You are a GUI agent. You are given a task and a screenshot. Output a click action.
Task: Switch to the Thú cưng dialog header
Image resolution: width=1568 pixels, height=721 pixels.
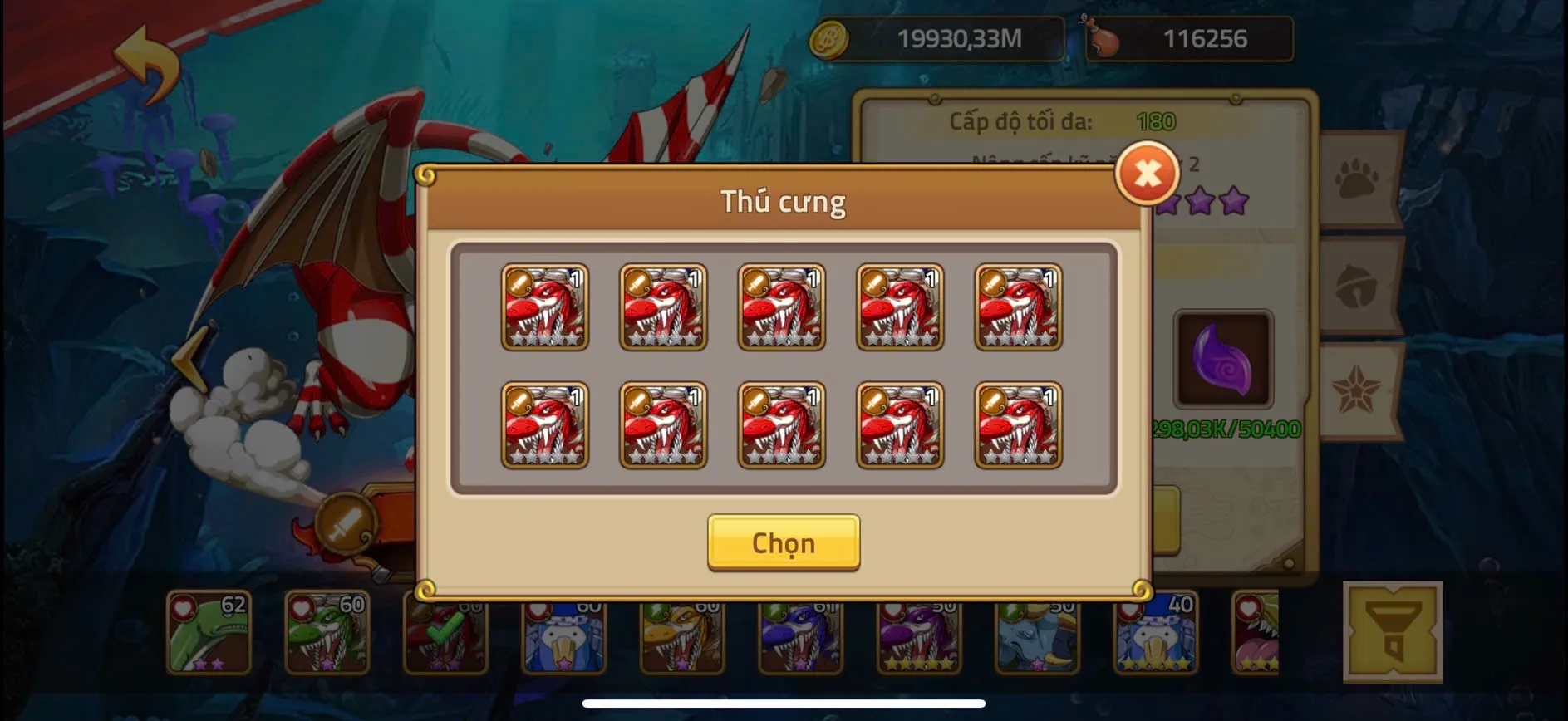(x=782, y=202)
